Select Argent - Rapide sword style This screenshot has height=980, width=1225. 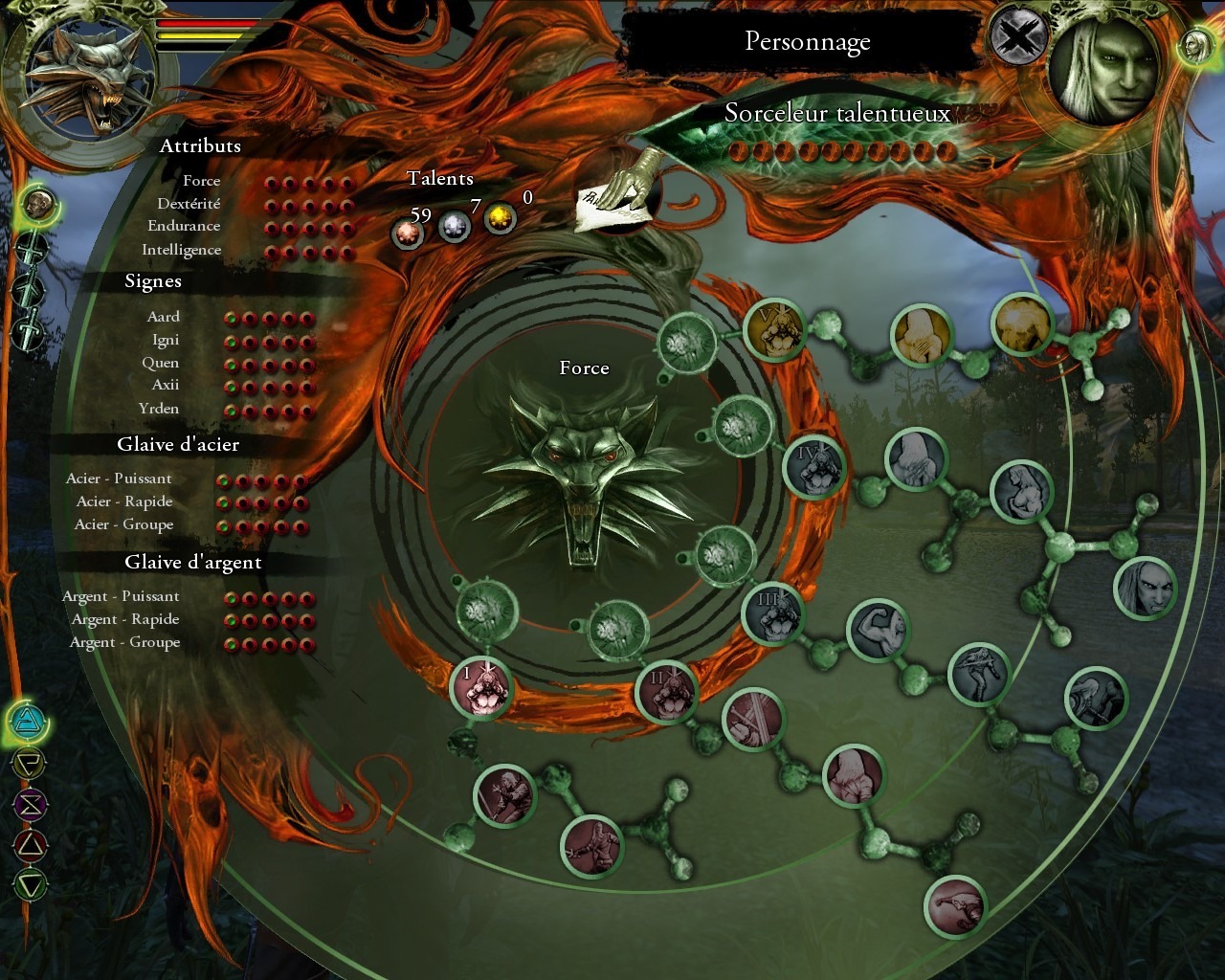click(125, 619)
